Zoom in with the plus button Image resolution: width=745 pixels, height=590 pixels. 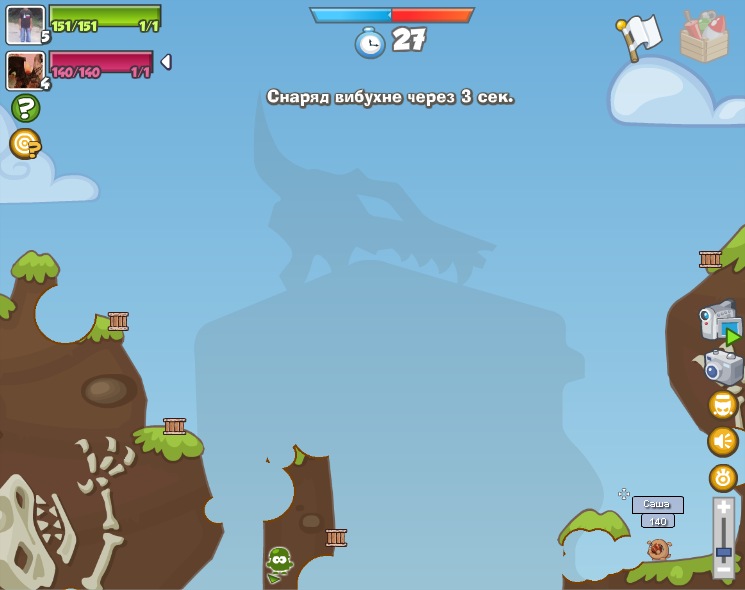pyautogui.click(x=723, y=508)
